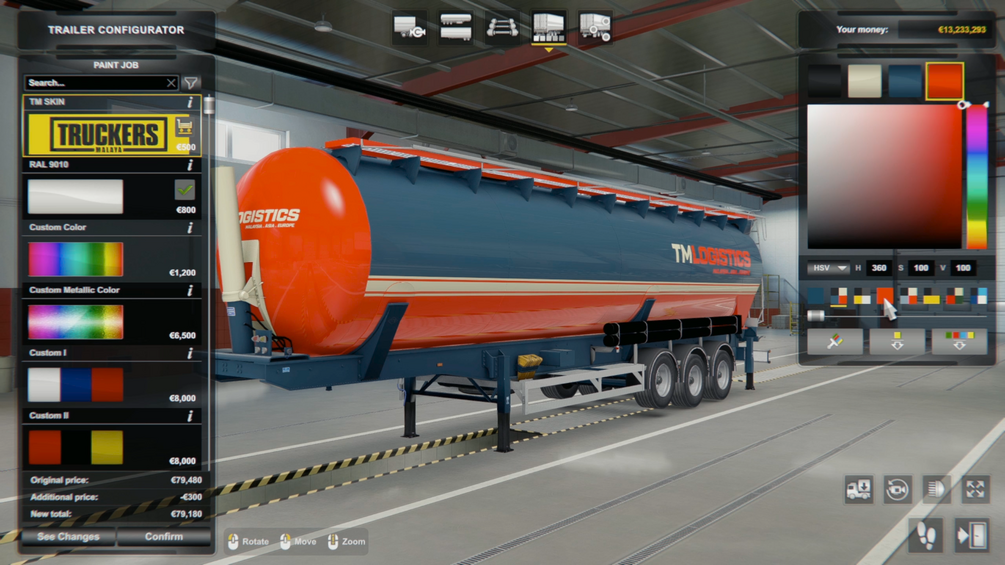This screenshot has height=565, width=1005.
Task: Select the Custom II paint job
Action: (76, 448)
